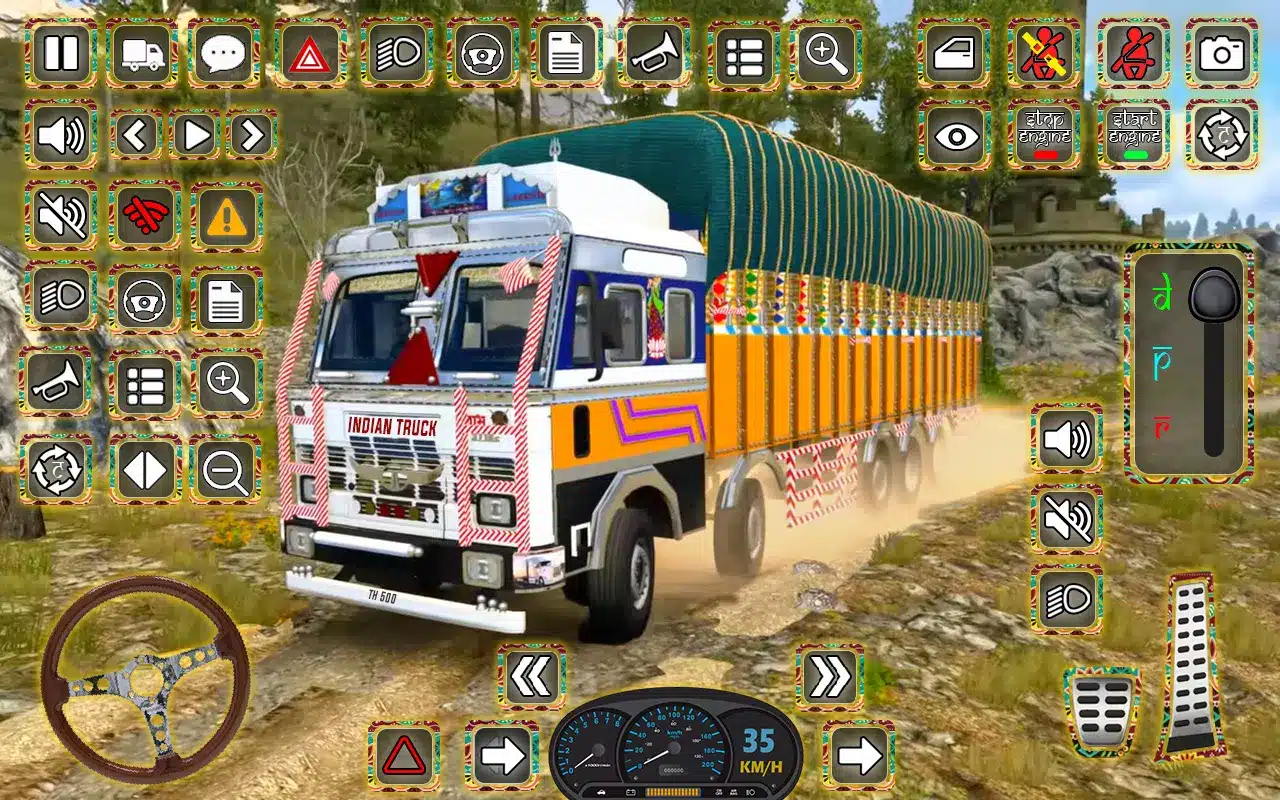
Task: Click the zoom out magnifier button
Action: tap(225, 468)
